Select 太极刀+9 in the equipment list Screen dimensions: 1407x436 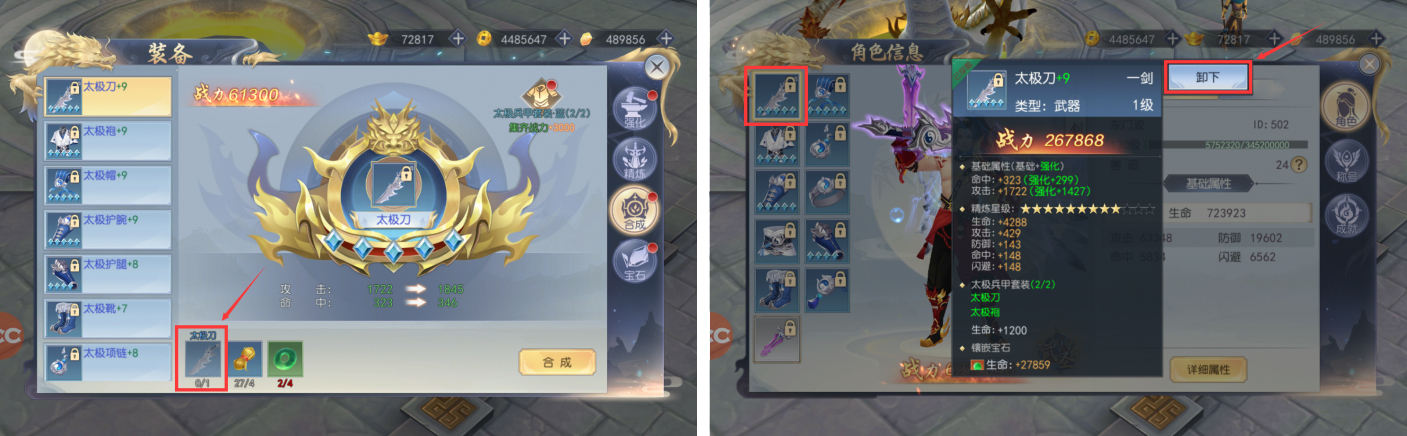[107, 96]
